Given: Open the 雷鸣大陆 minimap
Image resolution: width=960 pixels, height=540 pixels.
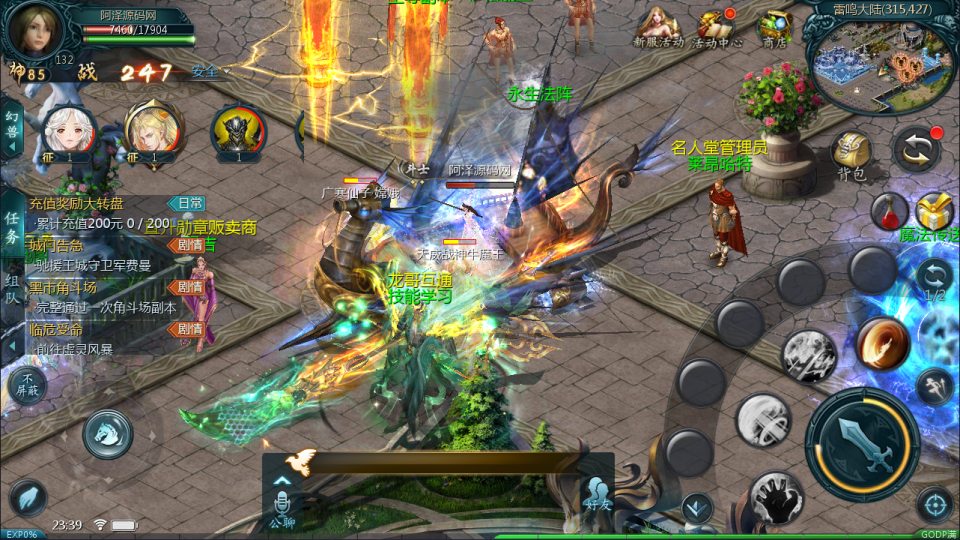Looking at the screenshot, I should [882, 62].
